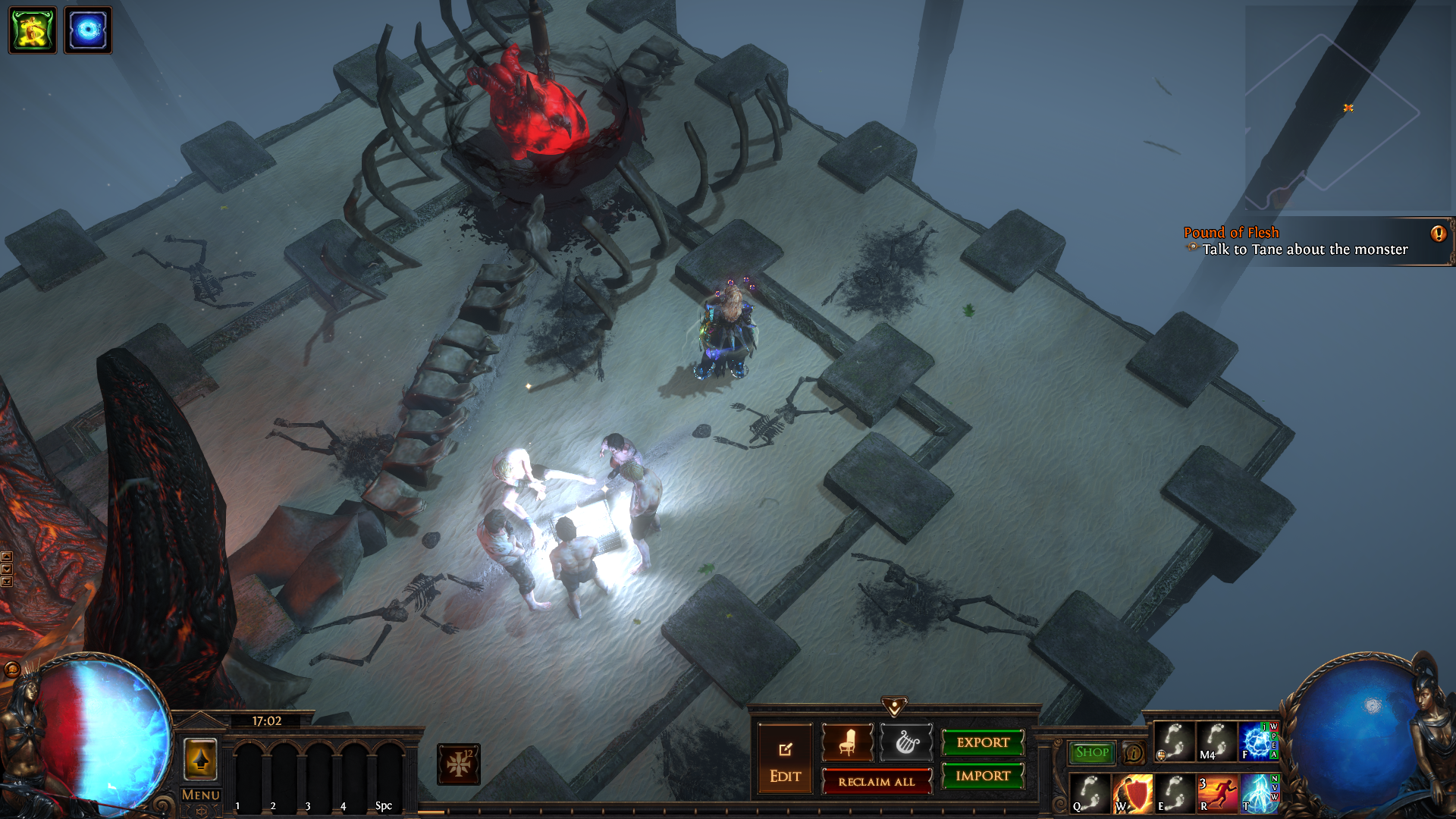
Task: Click the round info icon beside Shop
Action: tap(1134, 753)
